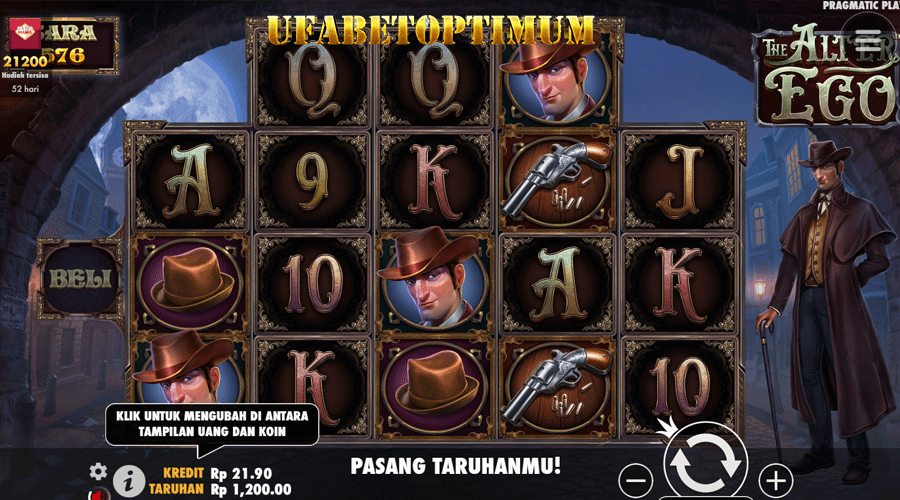The image size is (900, 500).
Task: Increase the bet with the plus button
Action: tap(776, 479)
